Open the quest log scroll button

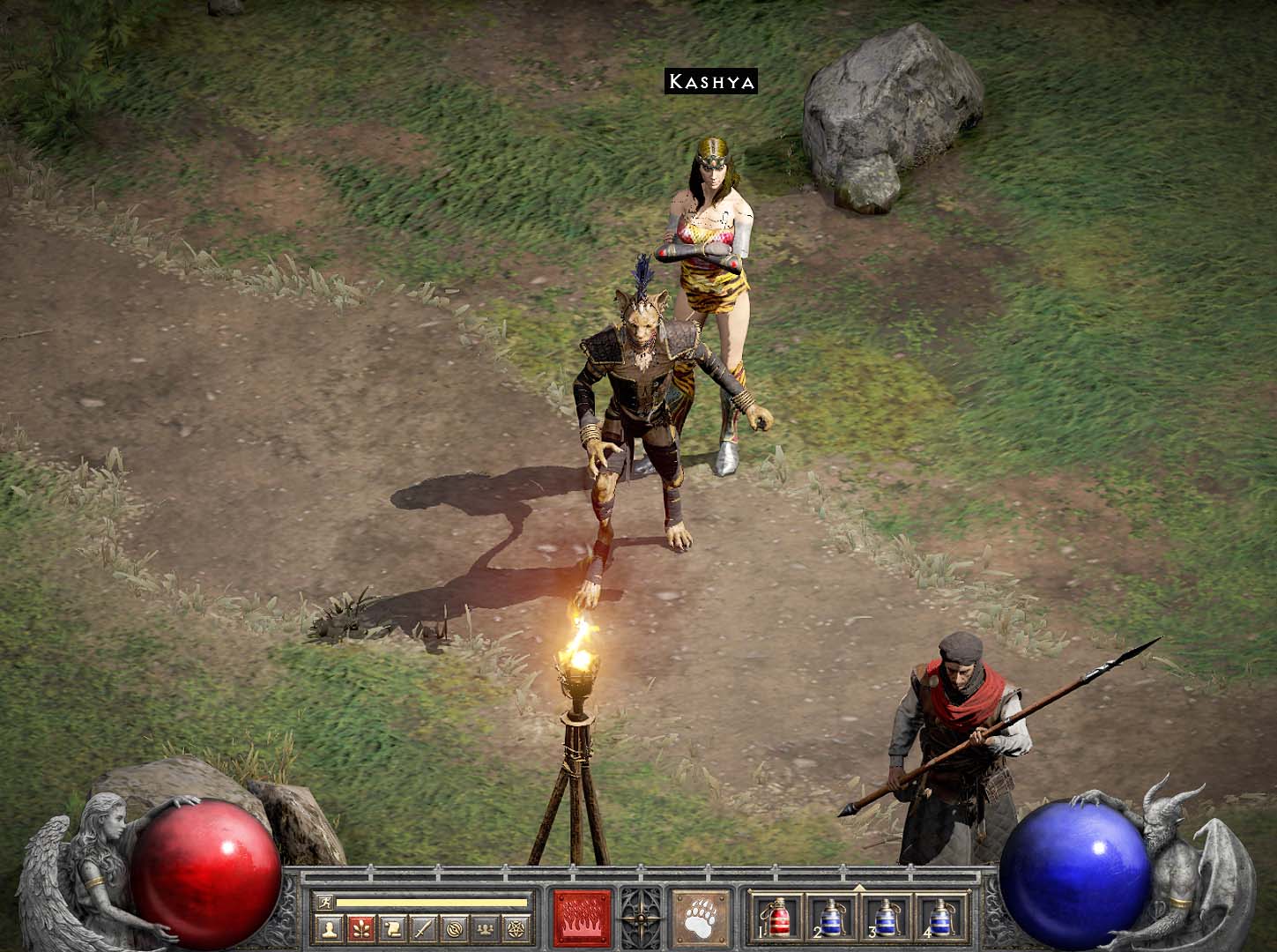391,928
